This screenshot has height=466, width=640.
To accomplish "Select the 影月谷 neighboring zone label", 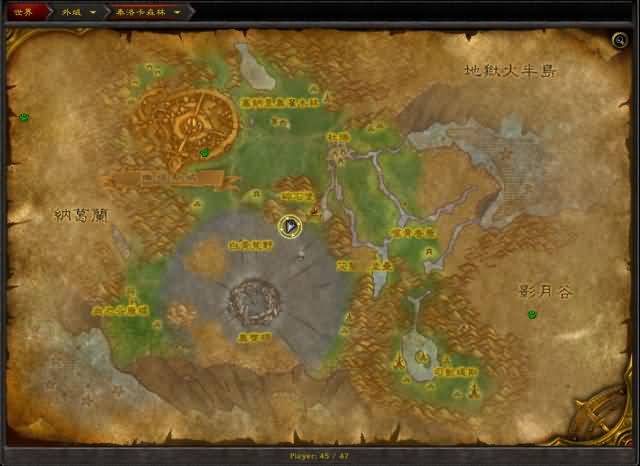I will (545, 292).
